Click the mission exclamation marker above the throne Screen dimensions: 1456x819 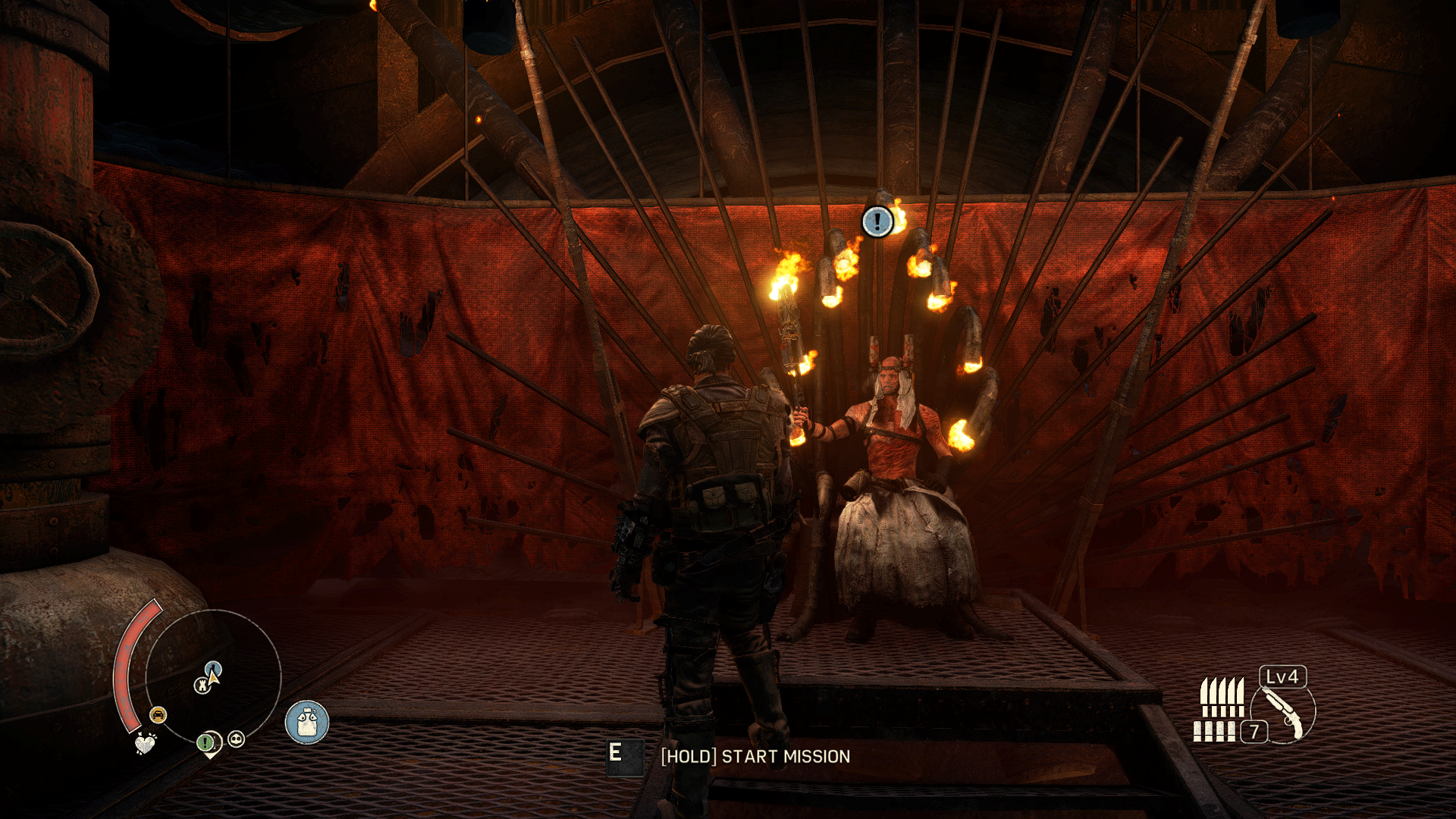[x=877, y=221]
